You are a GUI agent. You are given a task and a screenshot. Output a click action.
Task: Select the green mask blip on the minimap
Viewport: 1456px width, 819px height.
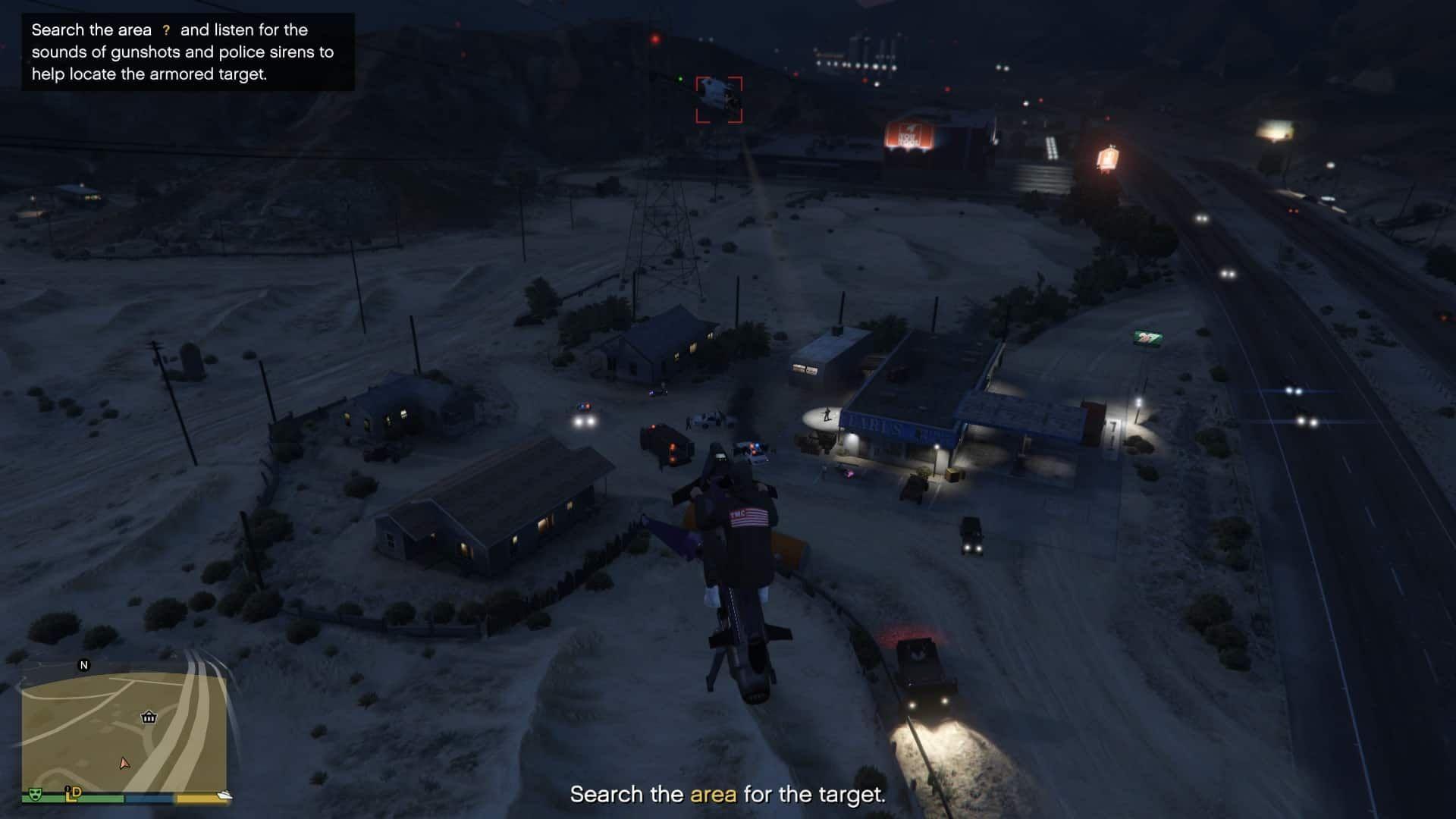click(x=34, y=794)
